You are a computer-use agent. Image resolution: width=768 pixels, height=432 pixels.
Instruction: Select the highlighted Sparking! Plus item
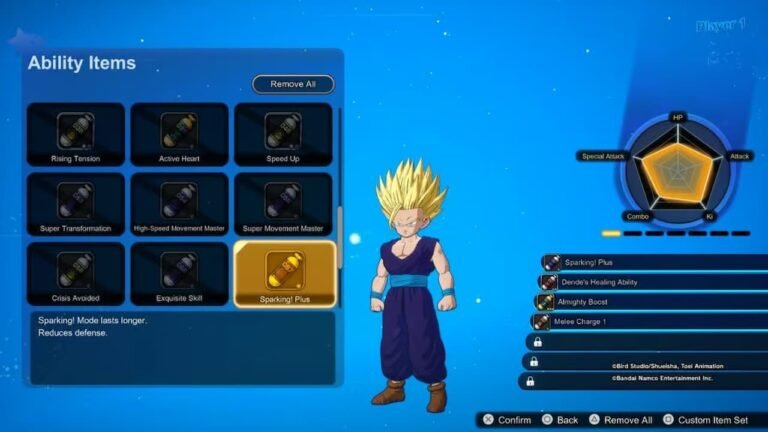click(x=283, y=273)
